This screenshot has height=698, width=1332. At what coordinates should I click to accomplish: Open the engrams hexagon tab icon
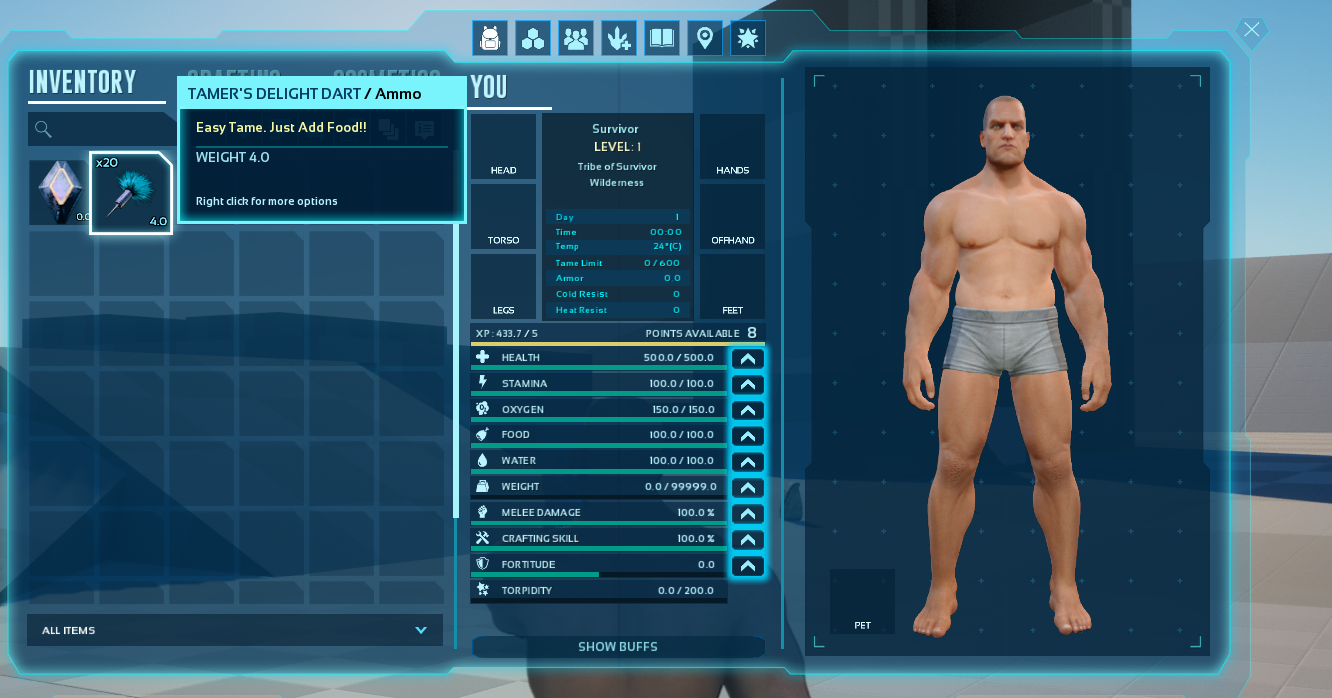(533, 39)
